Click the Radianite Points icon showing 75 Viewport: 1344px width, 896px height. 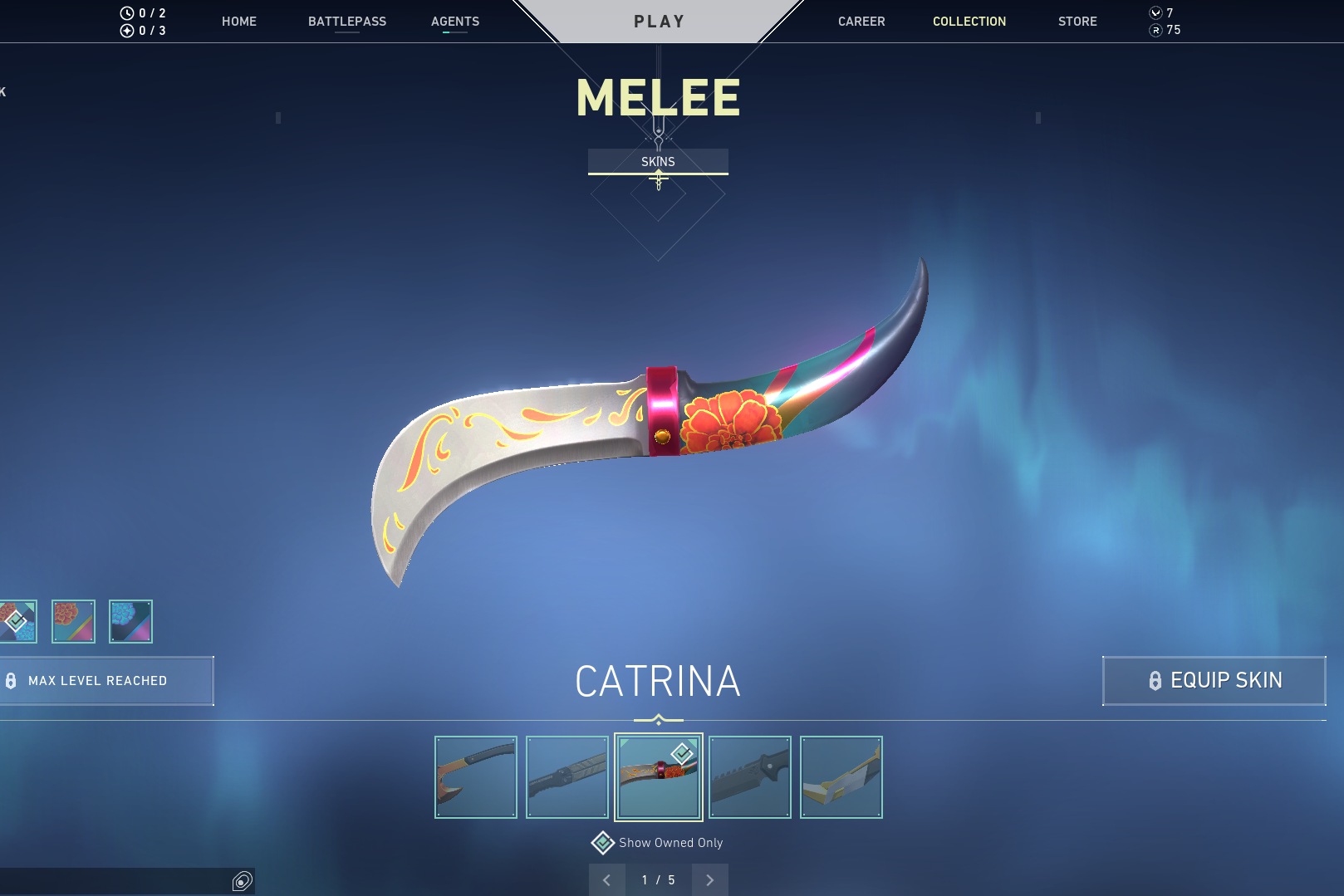(1155, 31)
